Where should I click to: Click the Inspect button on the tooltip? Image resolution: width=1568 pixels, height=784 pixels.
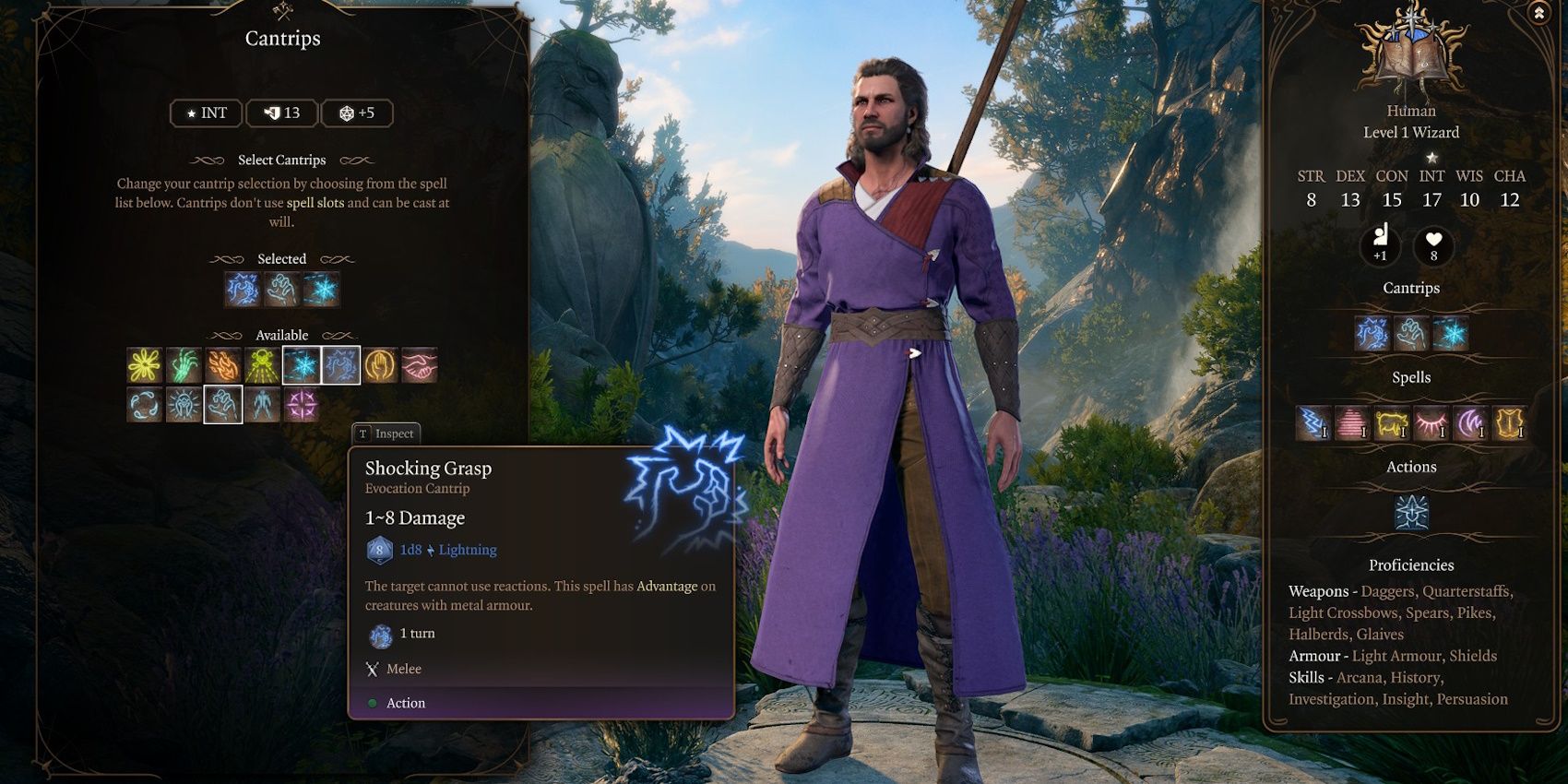[x=385, y=434]
